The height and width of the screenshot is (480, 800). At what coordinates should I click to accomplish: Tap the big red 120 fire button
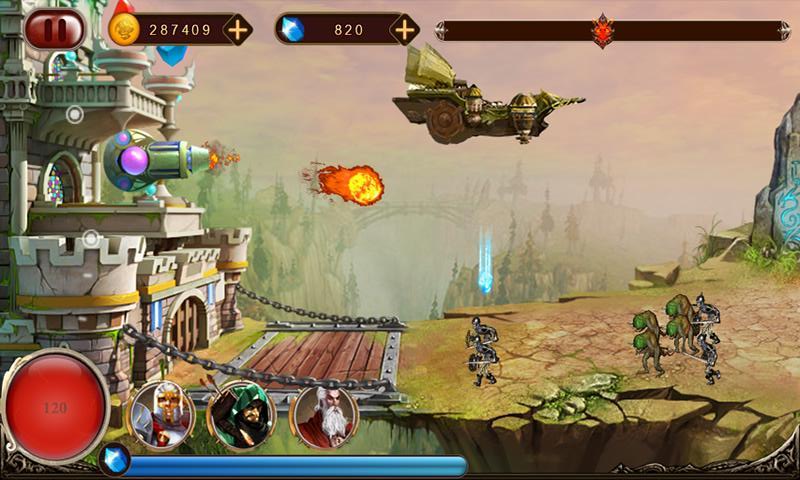(56, 406)
